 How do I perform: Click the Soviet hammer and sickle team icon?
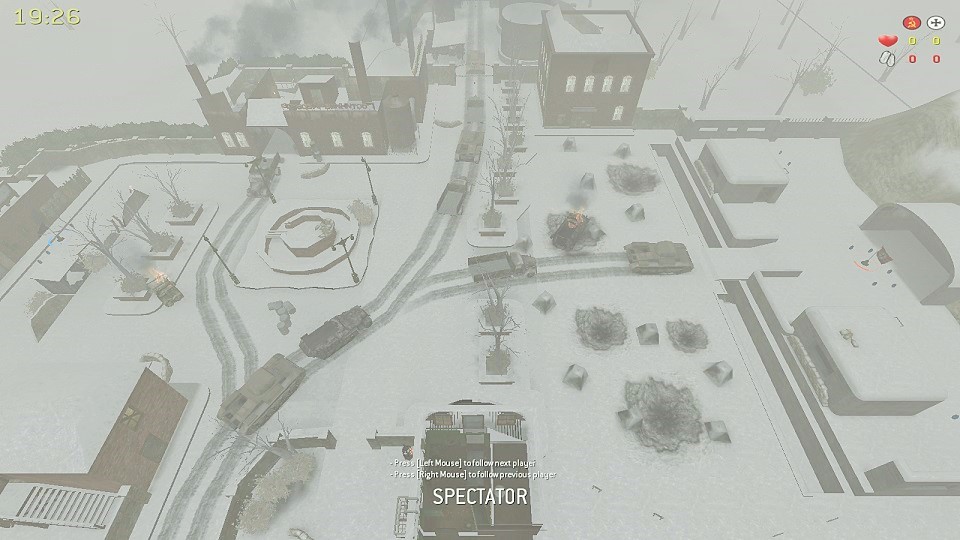[911, 22]
